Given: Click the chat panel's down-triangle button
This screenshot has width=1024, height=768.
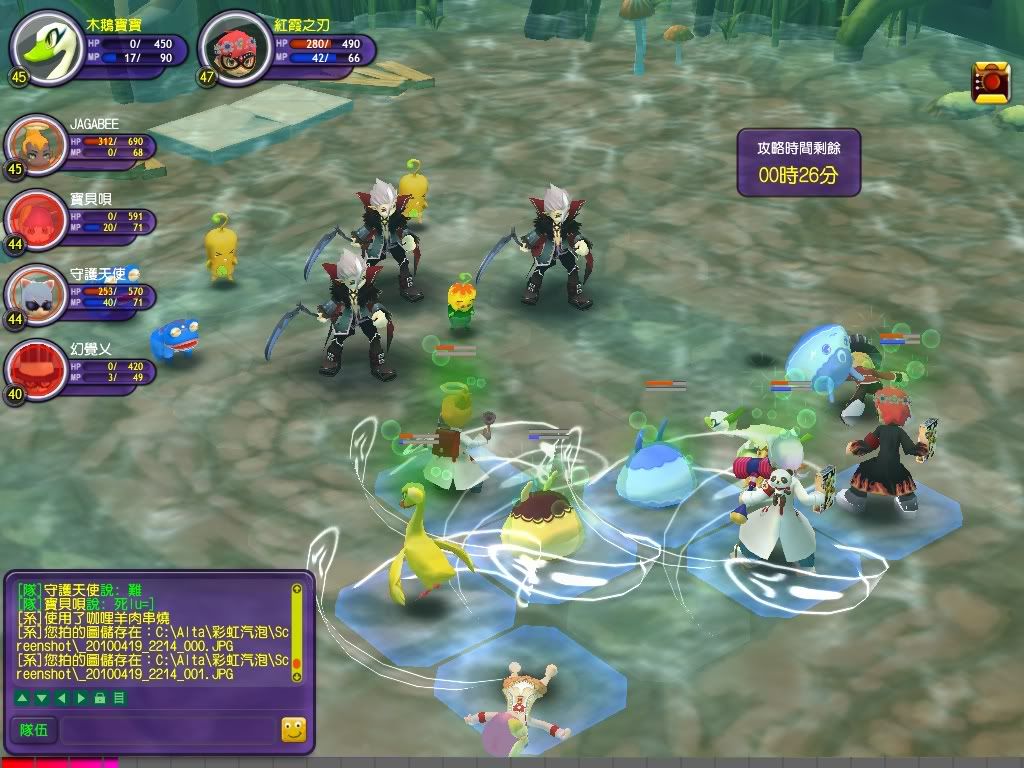Looking at the screenshot, I should pos(39,697).
